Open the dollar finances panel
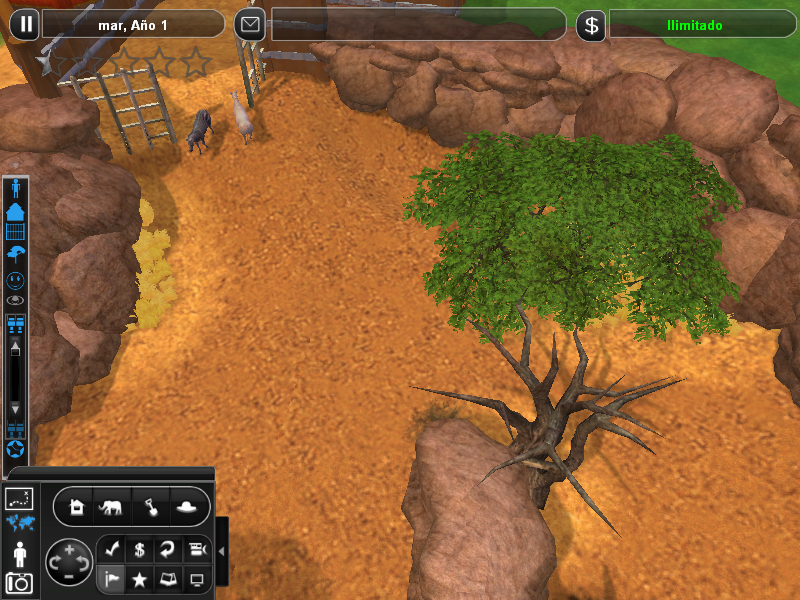Viewport: 800px width, 600px height. click(140, 550)
